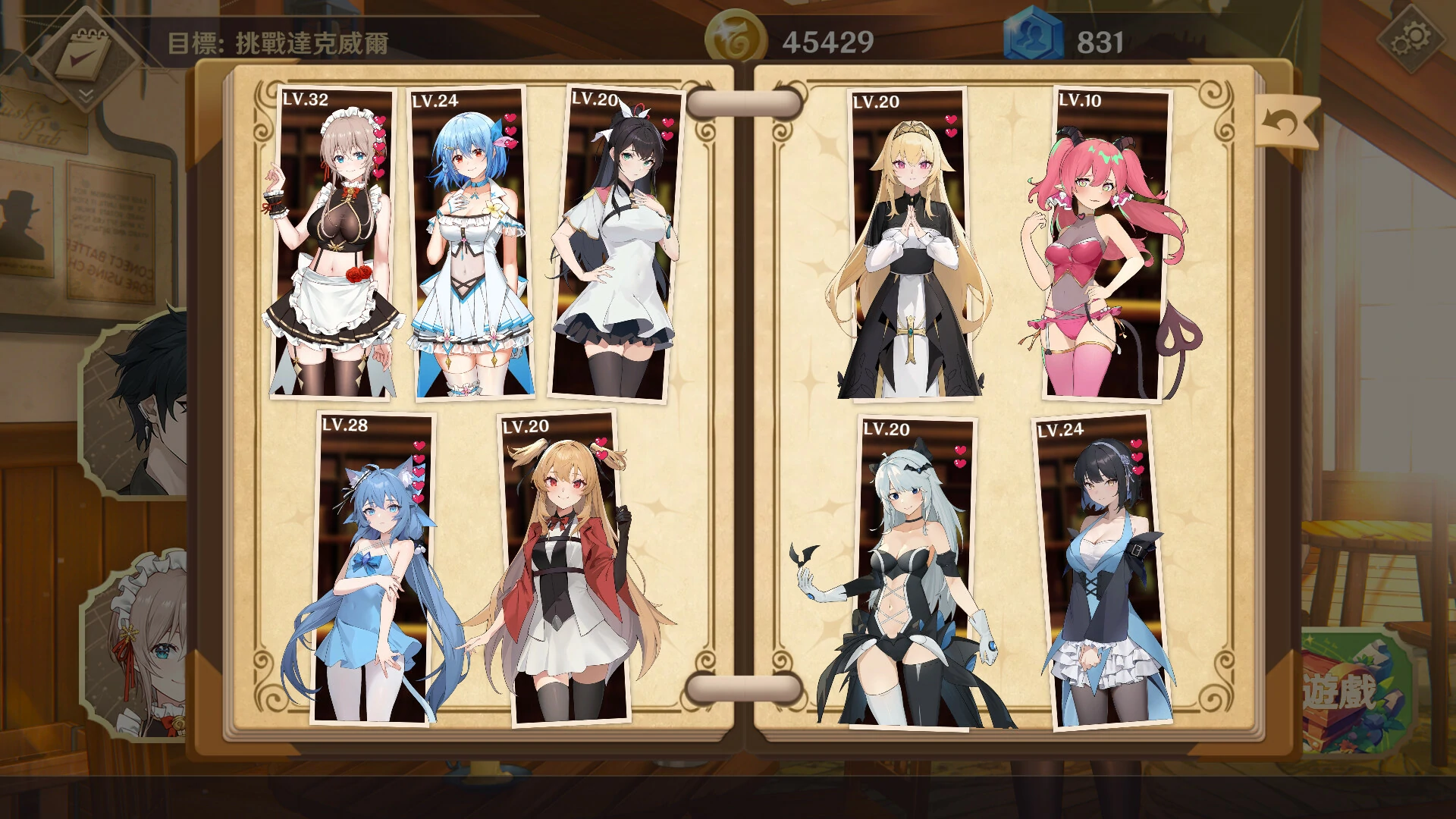
Task: Click the blue gem currency icon
Action: point(1033,34)
